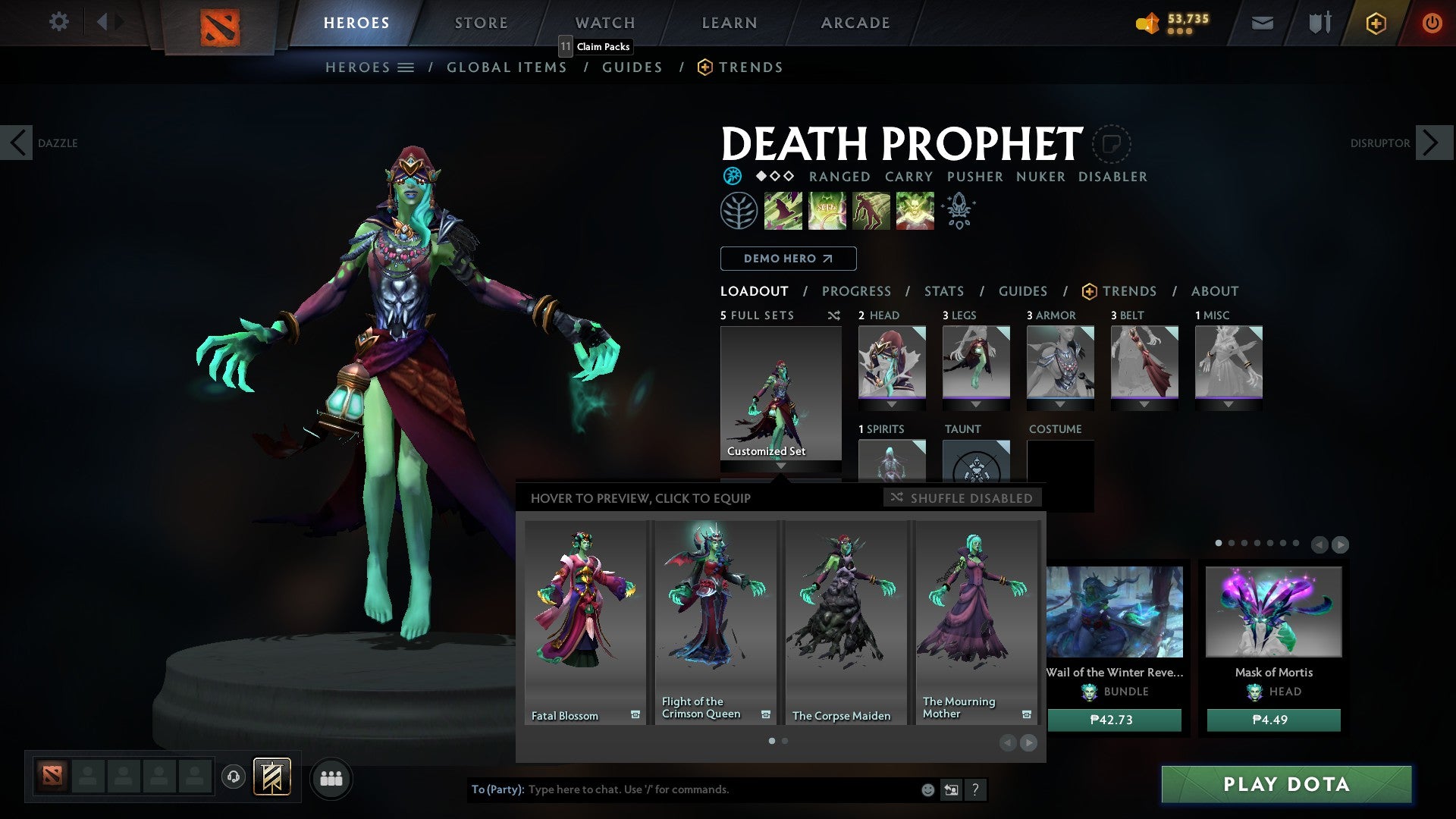Open the messages envelope icon
1456x819 pixels.
click(x=1262, y=23)
